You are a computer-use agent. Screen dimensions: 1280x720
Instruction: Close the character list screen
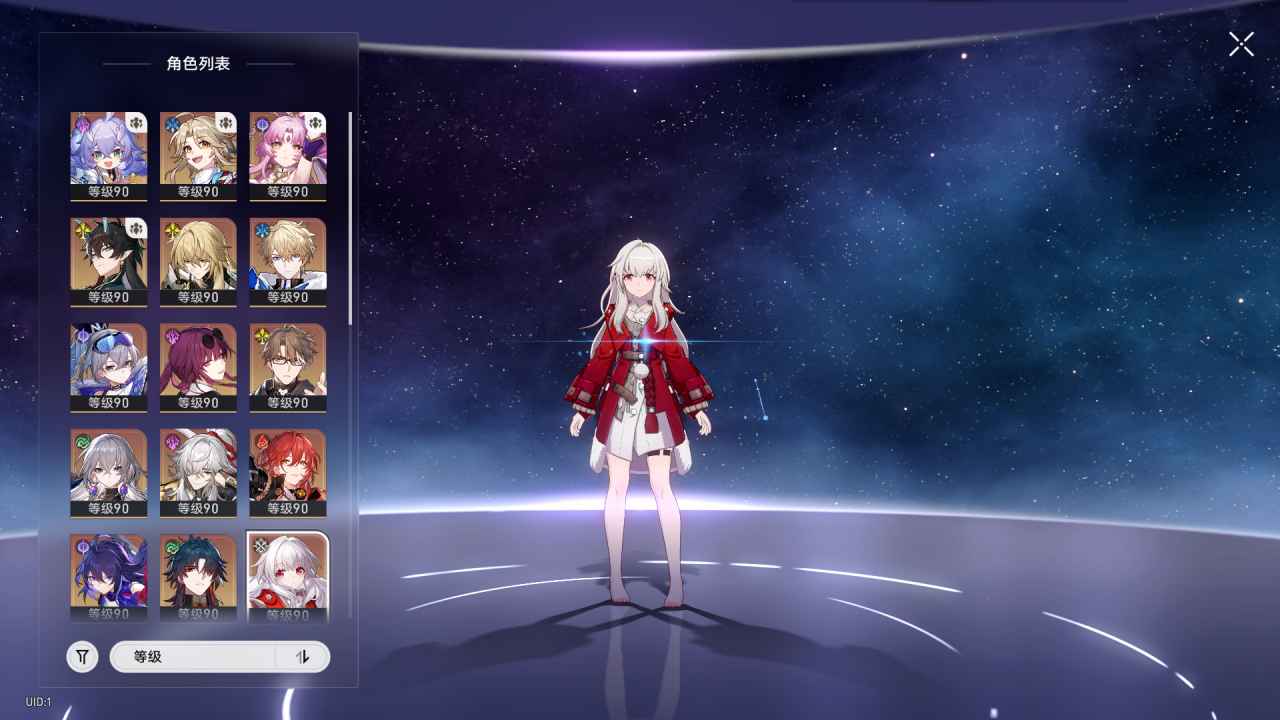[x=1241, y=44]
